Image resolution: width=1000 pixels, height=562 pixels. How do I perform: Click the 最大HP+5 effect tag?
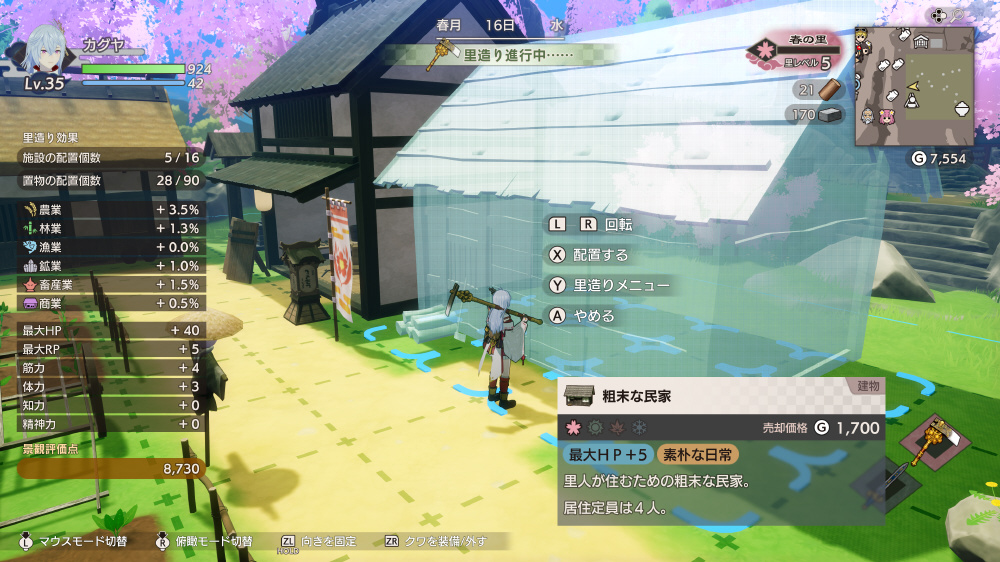(x=608, y=454)
